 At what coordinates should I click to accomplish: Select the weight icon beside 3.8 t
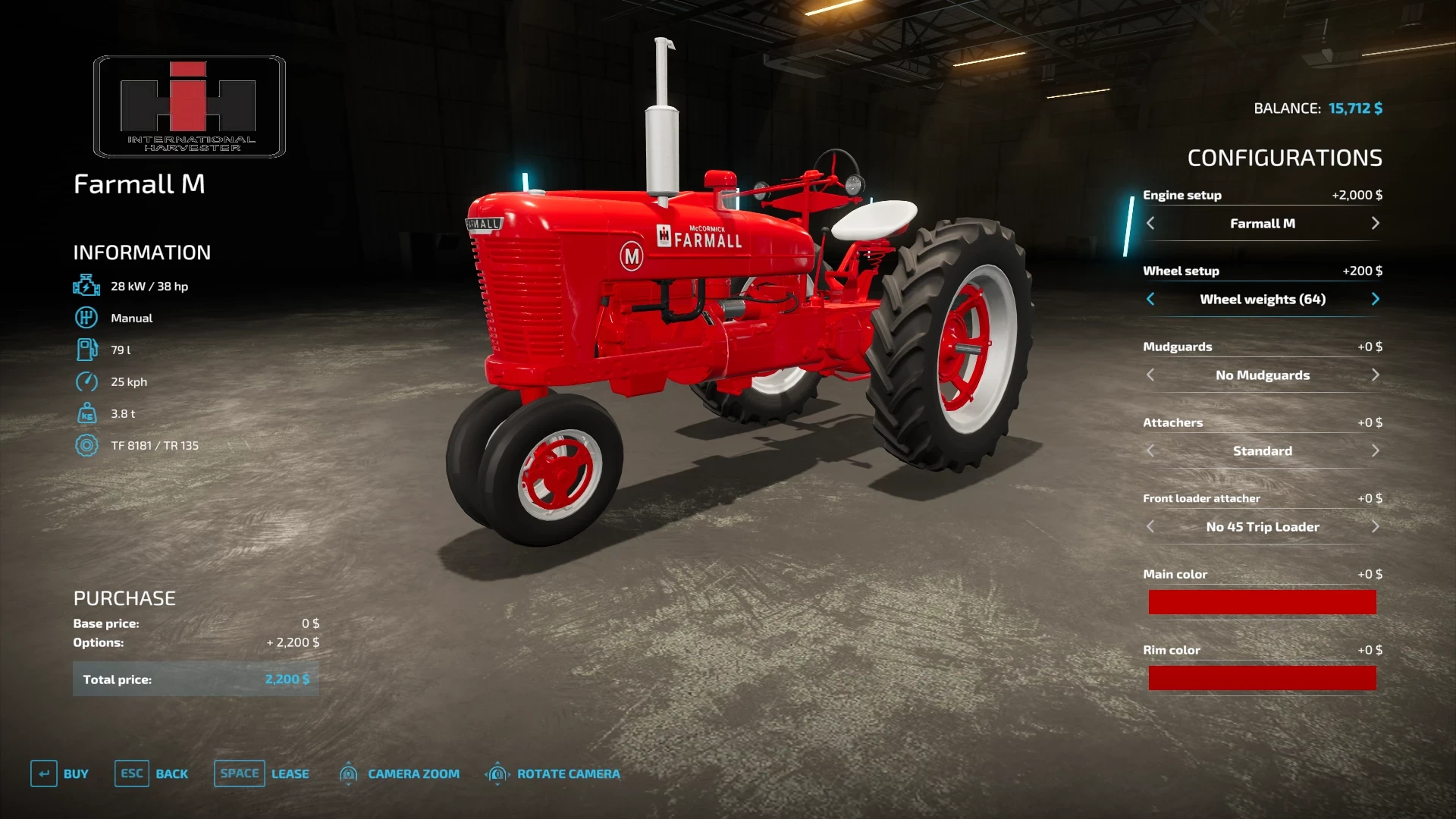(x=87, y=413)
